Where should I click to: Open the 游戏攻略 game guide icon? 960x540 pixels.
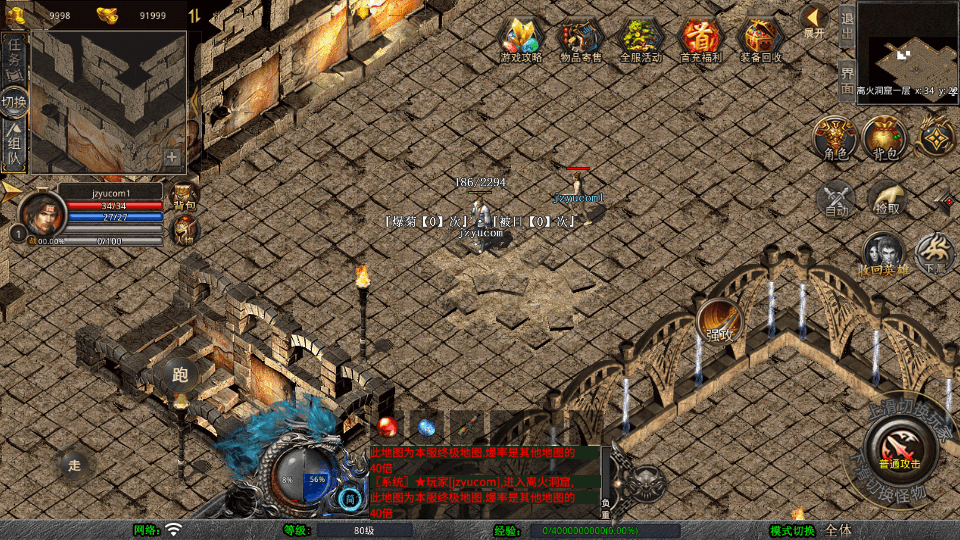[x=520, y=40]
